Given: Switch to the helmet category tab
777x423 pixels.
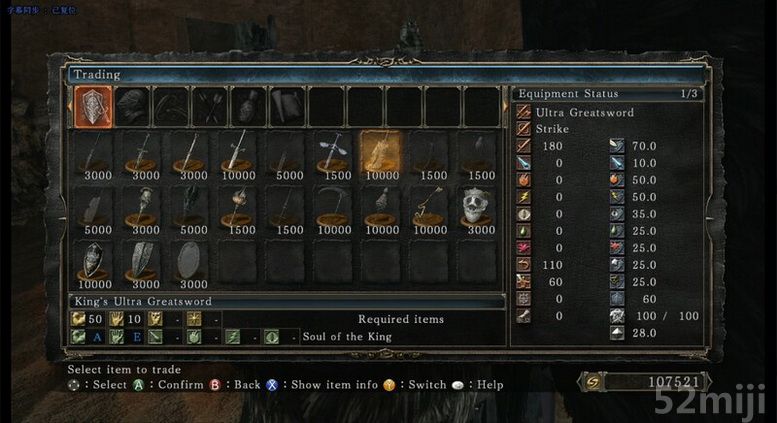Looking at the screenshot, I should coord(132,106).
